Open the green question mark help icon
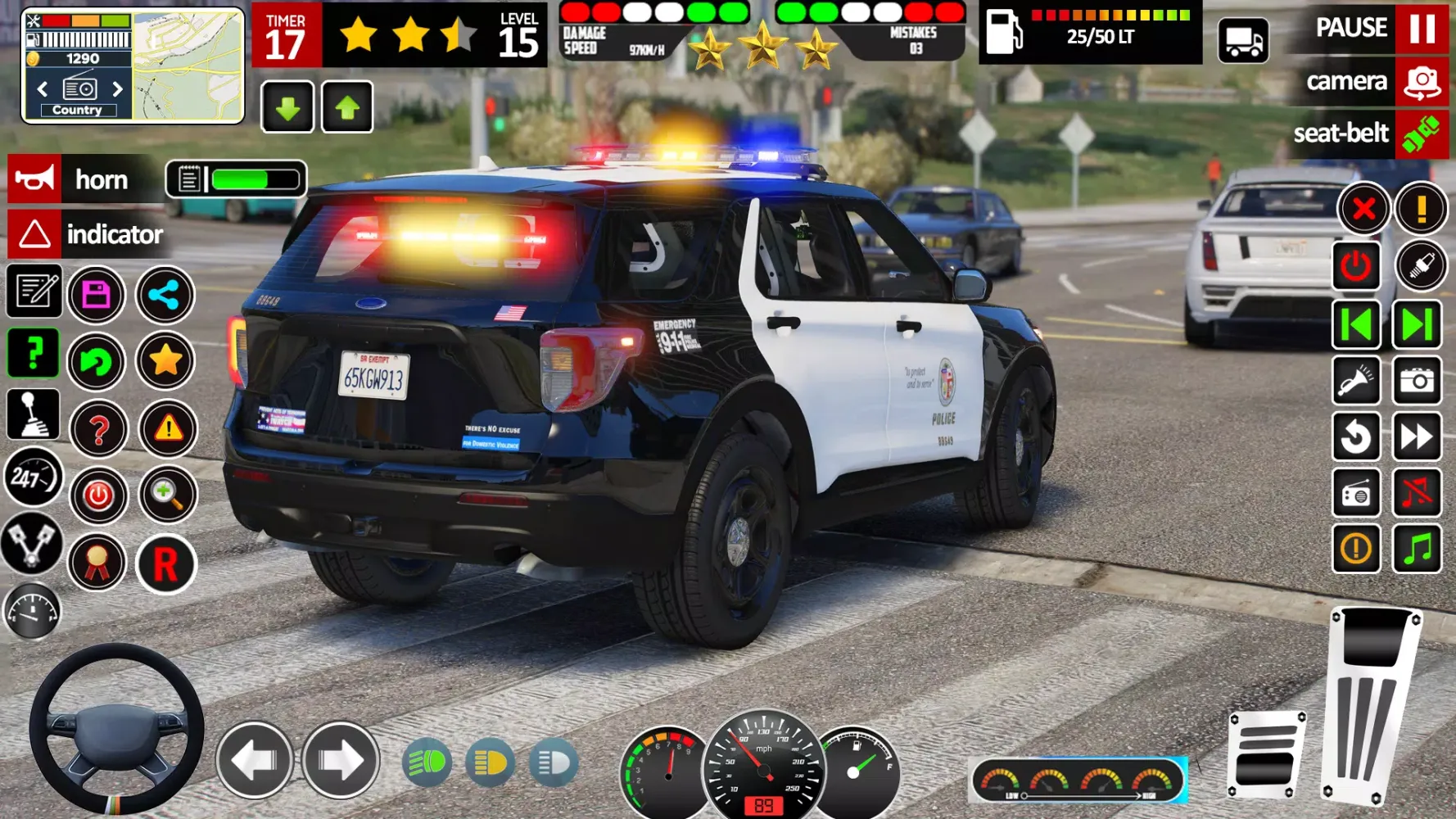The width and height of the screenshot is (1456, 819). point(34,354)
